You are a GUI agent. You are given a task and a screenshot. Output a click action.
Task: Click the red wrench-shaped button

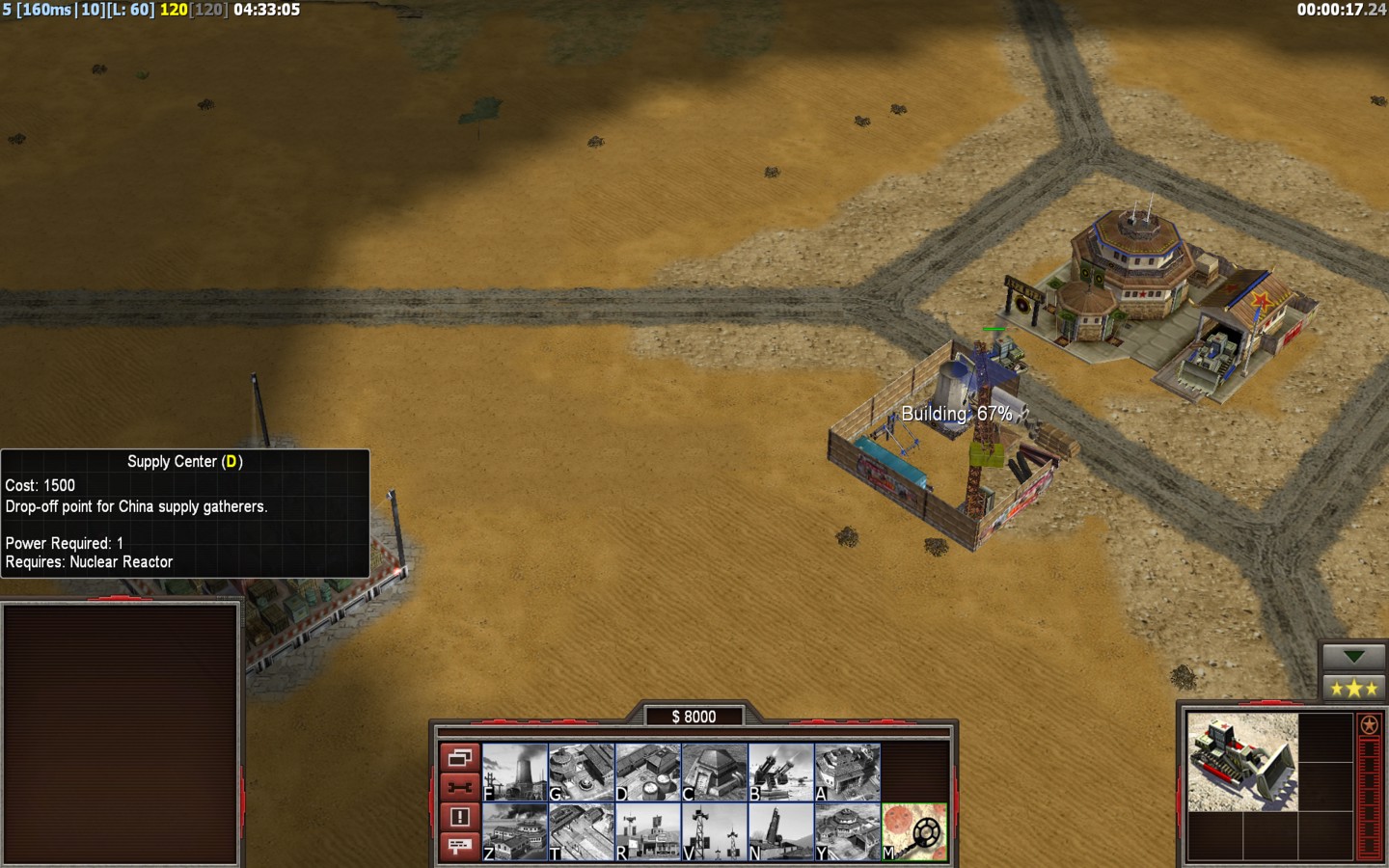pos(459,787)
